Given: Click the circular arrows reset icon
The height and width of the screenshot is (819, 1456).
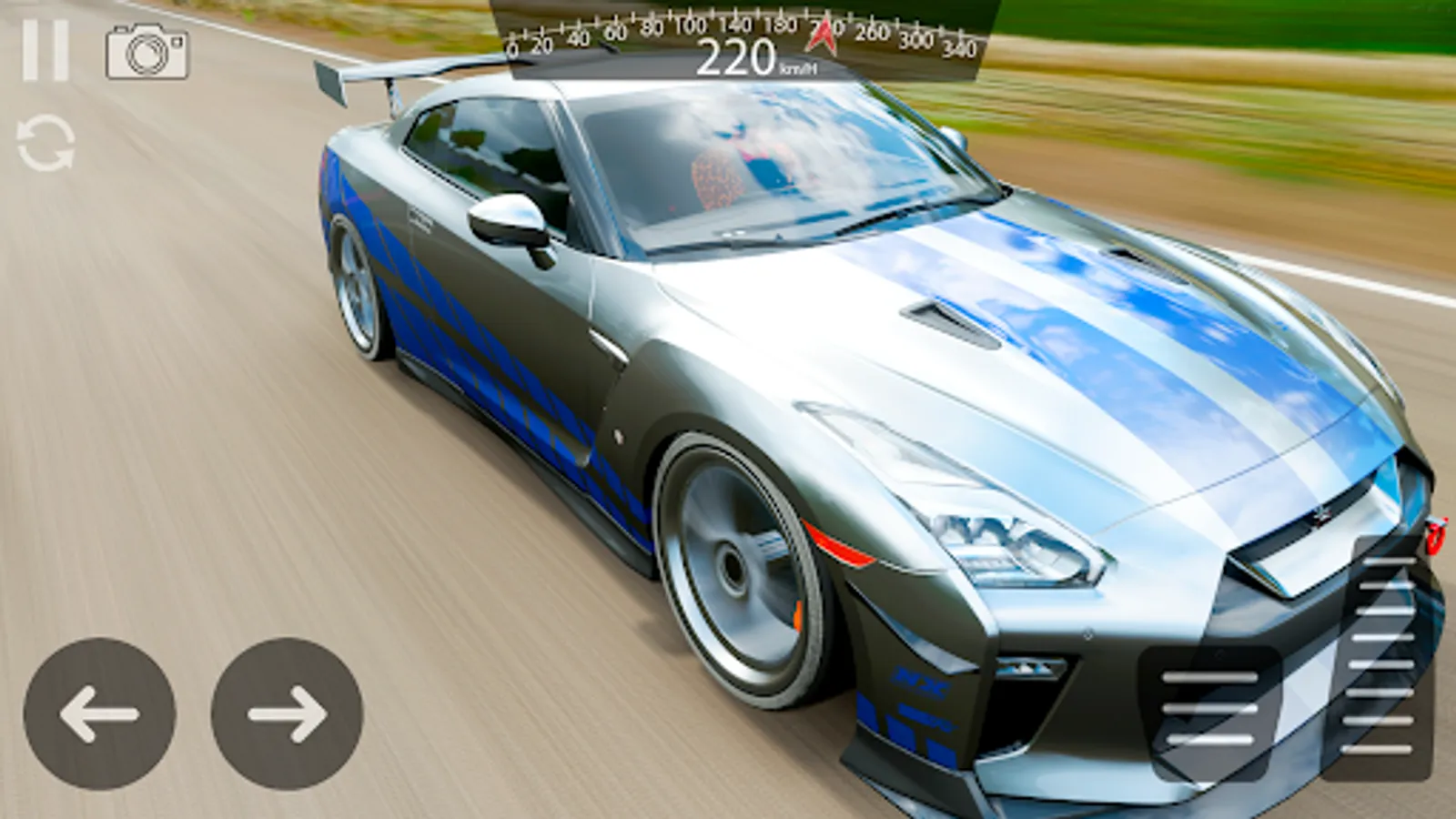Looking at the screenshot, I should [x=45, y=143].
